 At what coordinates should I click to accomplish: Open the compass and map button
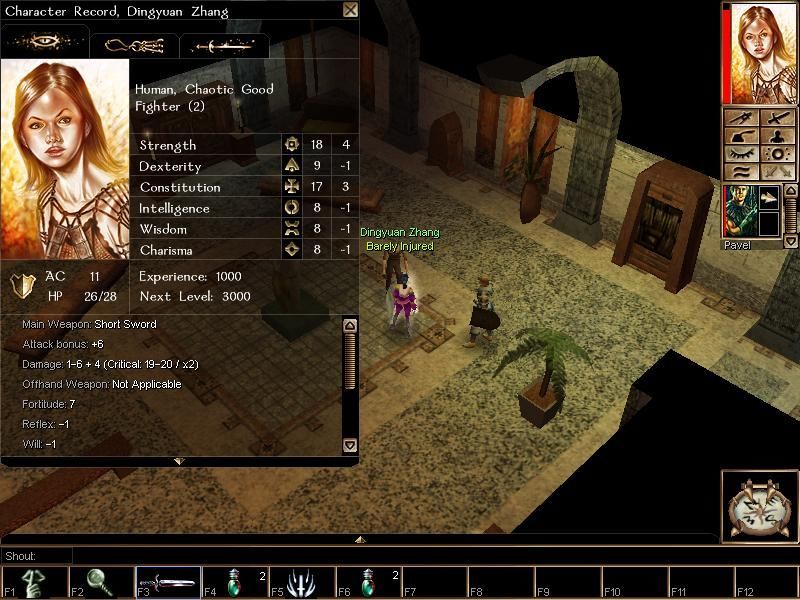(x=759, y=507)
